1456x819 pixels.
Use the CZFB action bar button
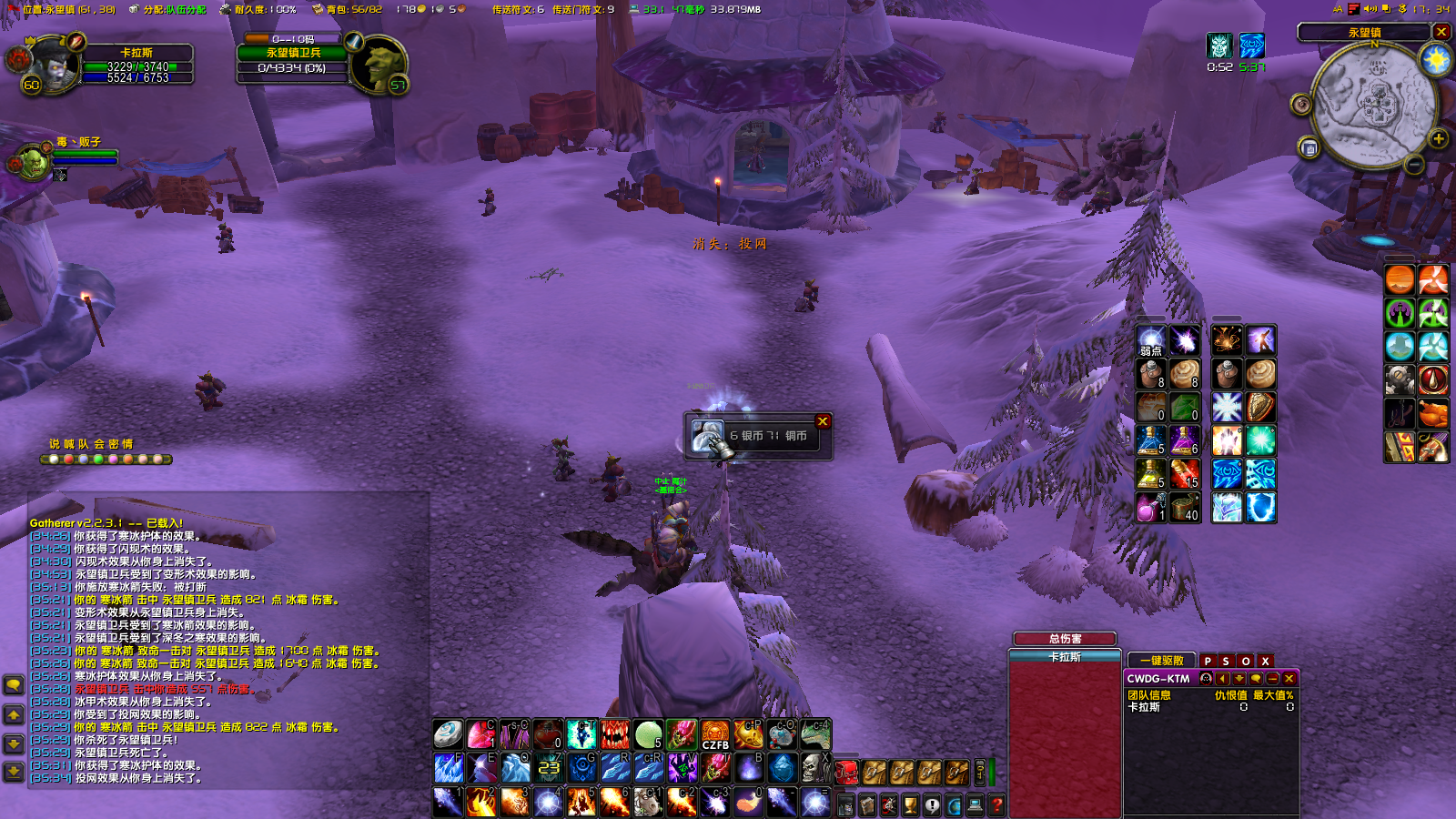tap(715, 735)
